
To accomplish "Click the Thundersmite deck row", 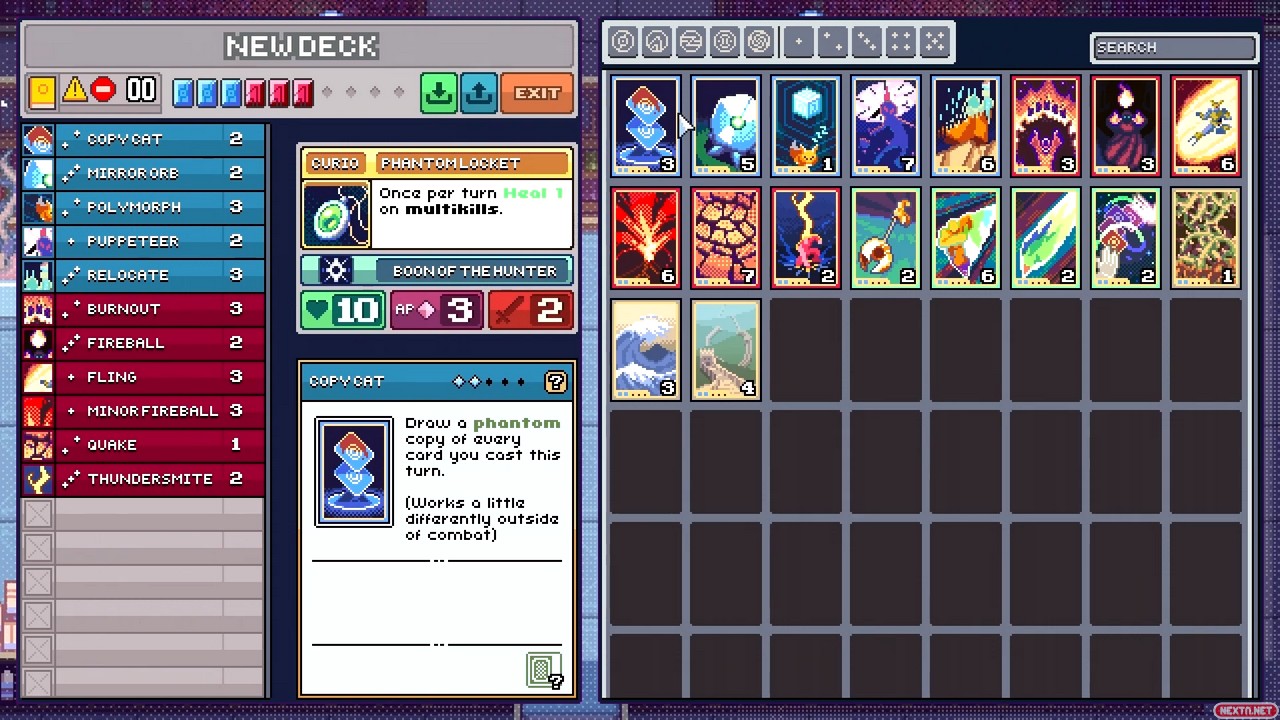I will coord(144,479).
